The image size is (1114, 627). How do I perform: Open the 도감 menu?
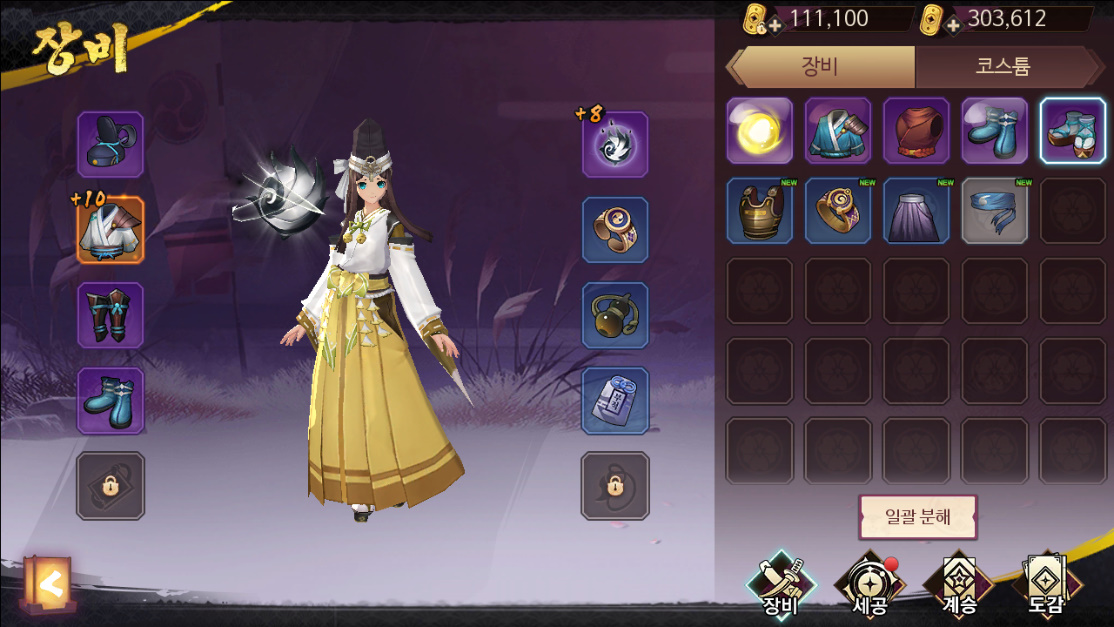(x=1045, y=584)
